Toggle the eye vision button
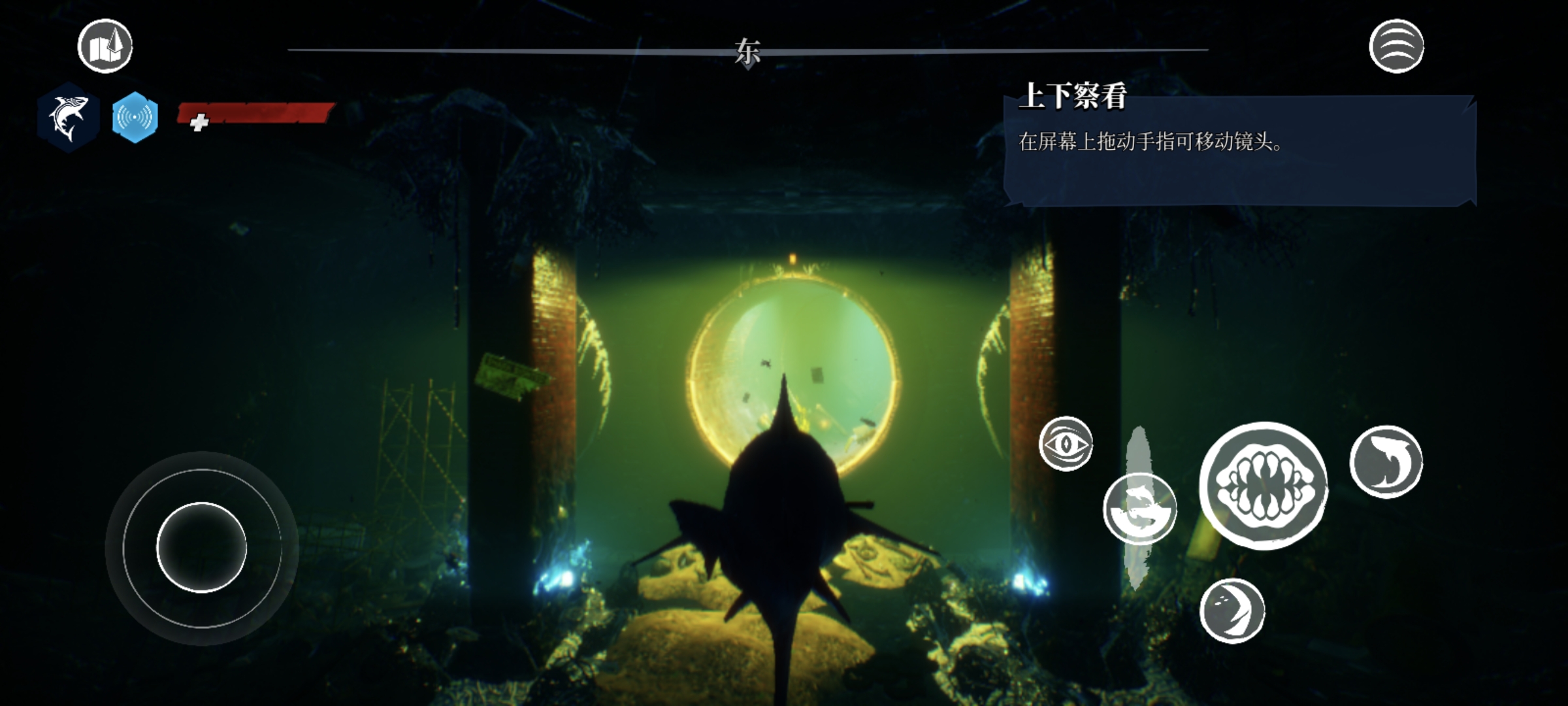Image resolution: width=1568 pixels, height=706 pixels. pos(1066,444)
